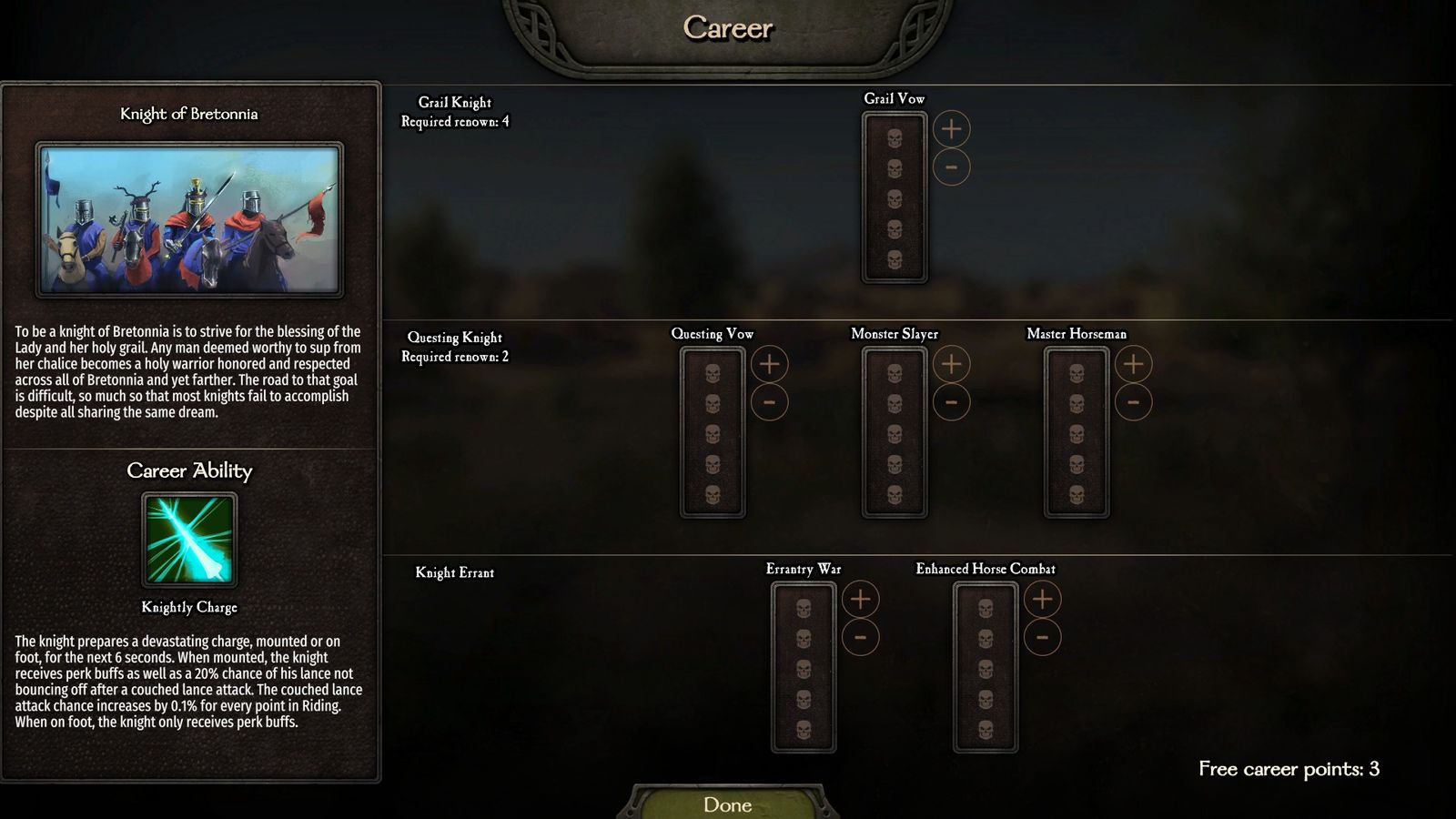The height and width of the screenshot is (819, 1456).
Task: Select the Grail Vow skull panel
Action: pyautogui.click(x=895, y=197)
